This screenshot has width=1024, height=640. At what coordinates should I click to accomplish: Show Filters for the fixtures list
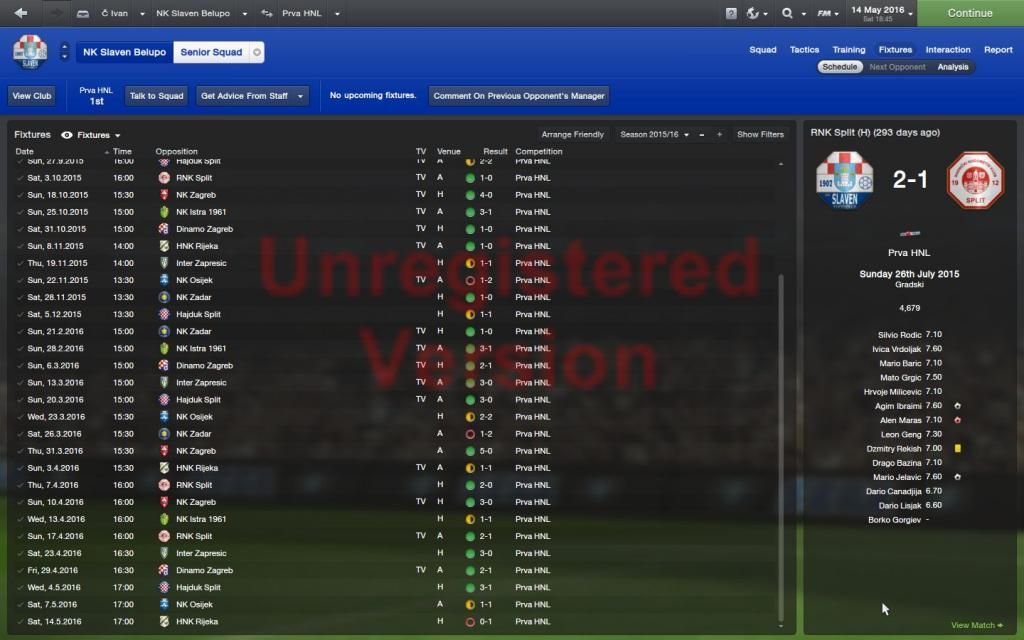760,134
